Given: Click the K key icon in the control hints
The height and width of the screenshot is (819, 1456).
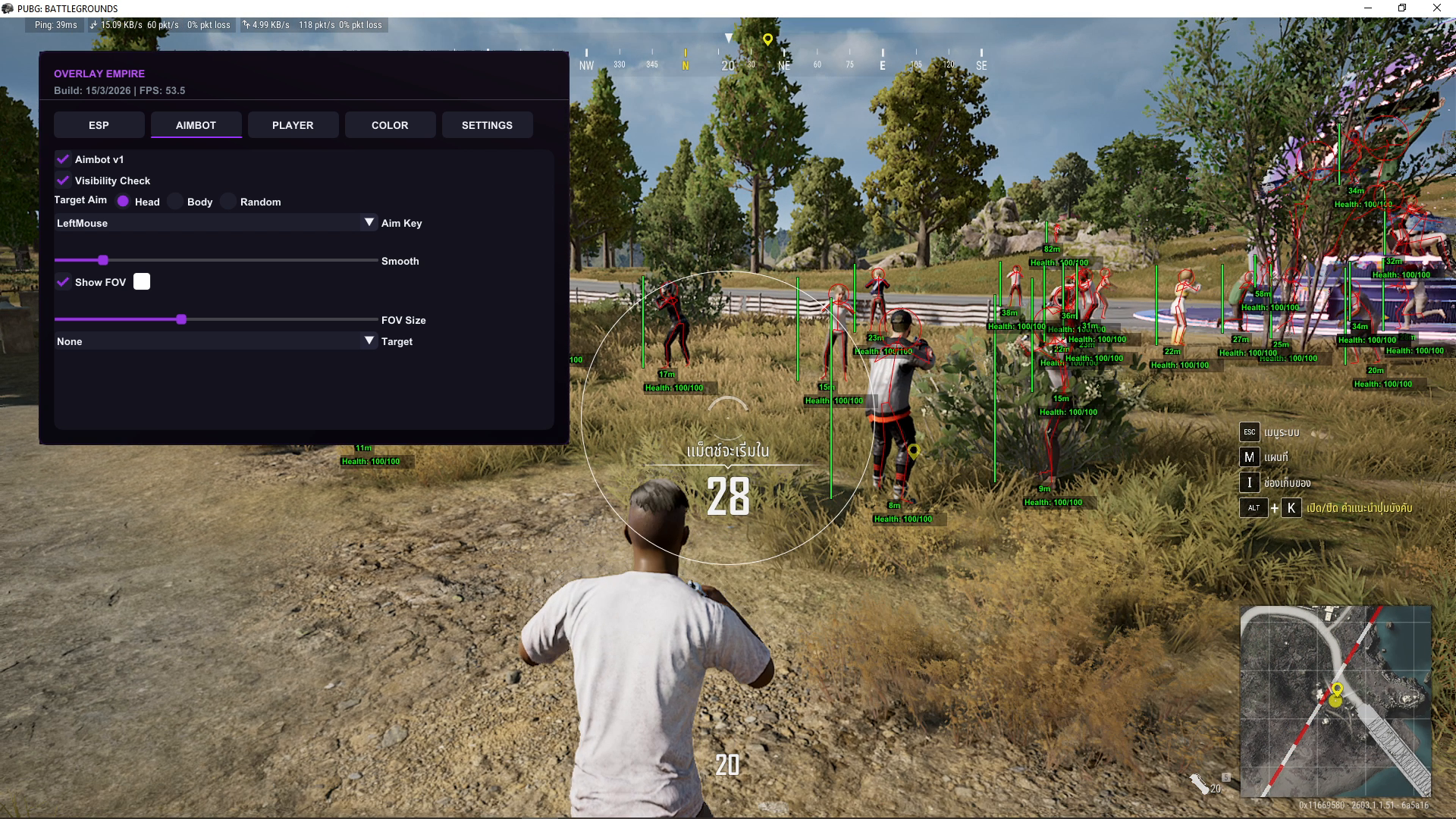Looking at the screenshot, I should pos(1291,508).
